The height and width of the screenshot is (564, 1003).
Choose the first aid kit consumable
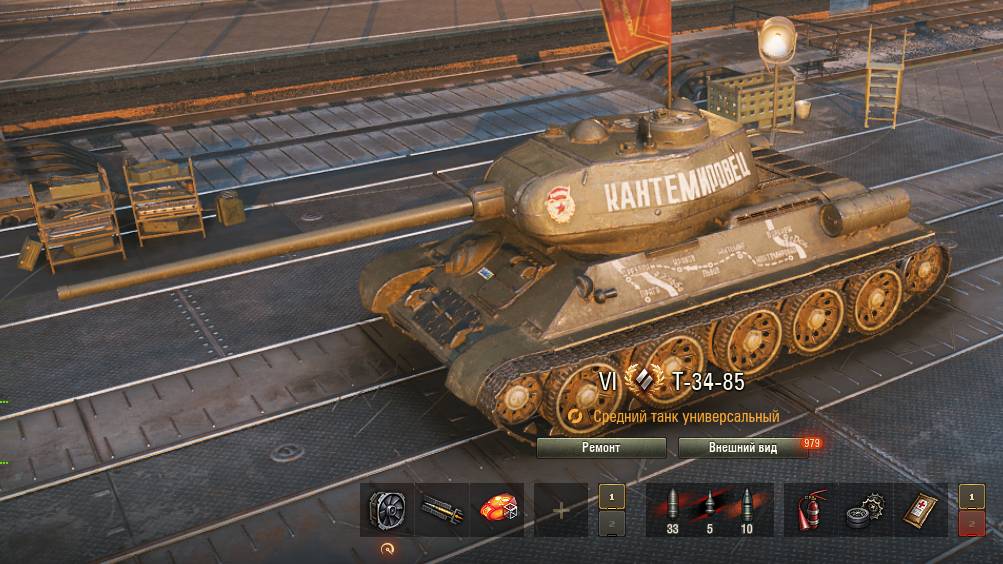(921, 510)
